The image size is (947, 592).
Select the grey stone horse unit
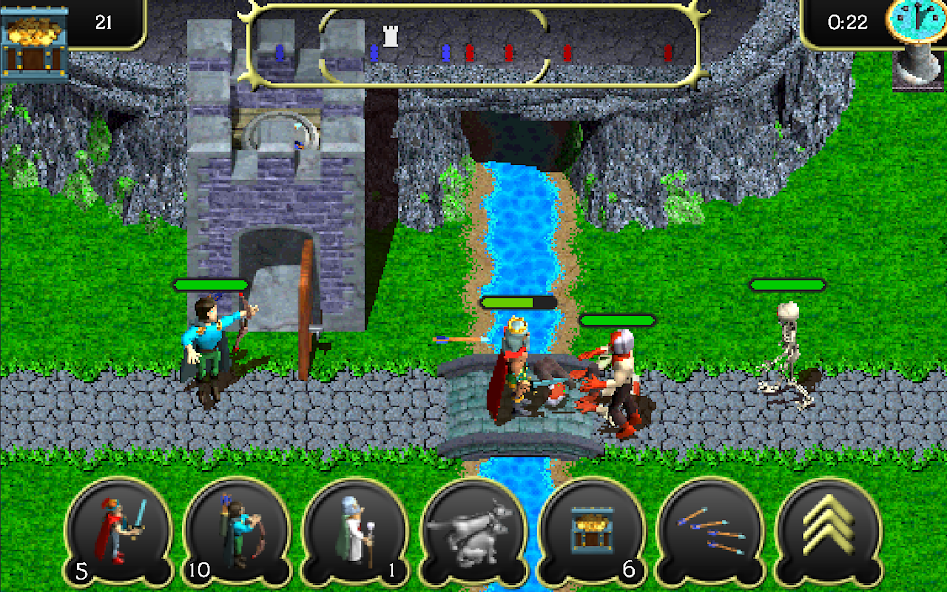click(x=474, y=531)
